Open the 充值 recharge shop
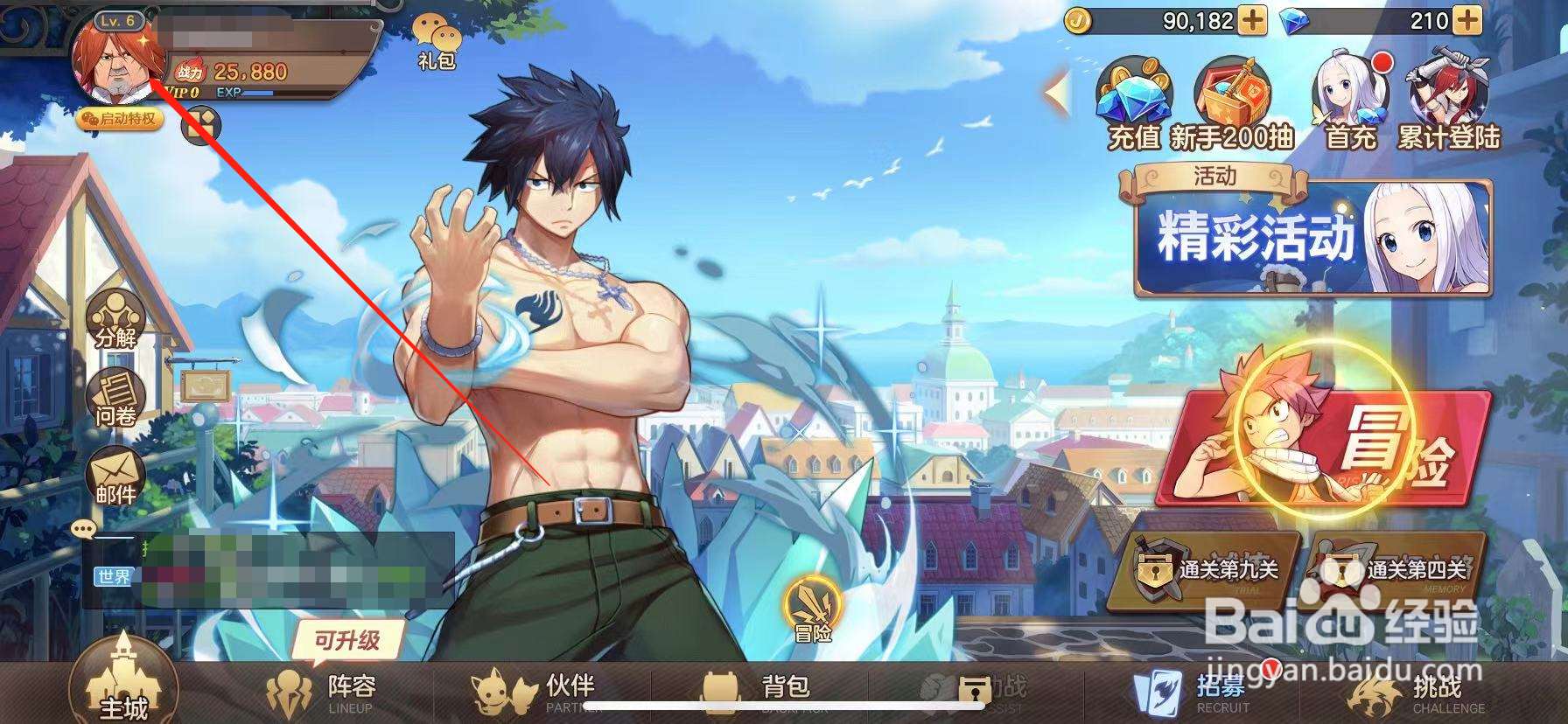Viewport: 1568px width, 724px height. click(1134, 102)
